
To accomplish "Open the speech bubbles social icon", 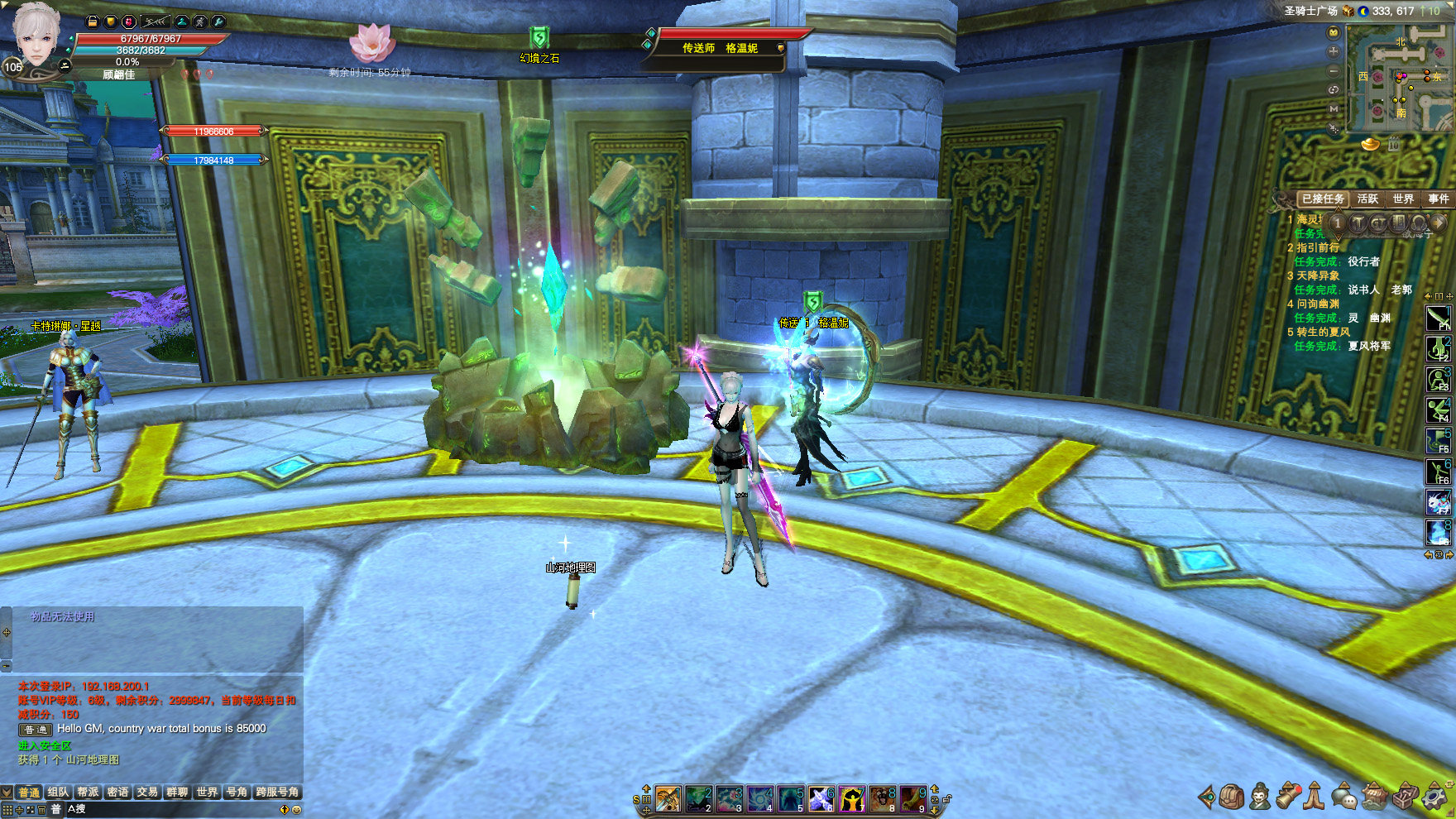I will tap(1344, 797).
